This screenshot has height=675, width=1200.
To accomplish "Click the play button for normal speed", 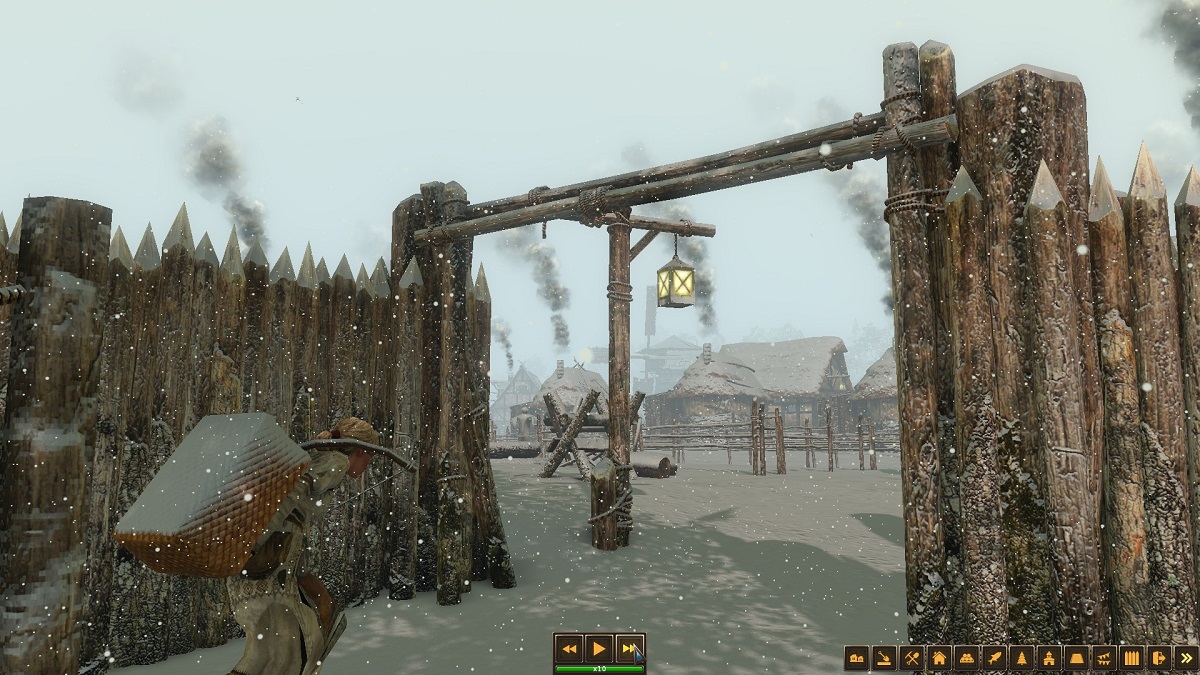I will 598,648.
